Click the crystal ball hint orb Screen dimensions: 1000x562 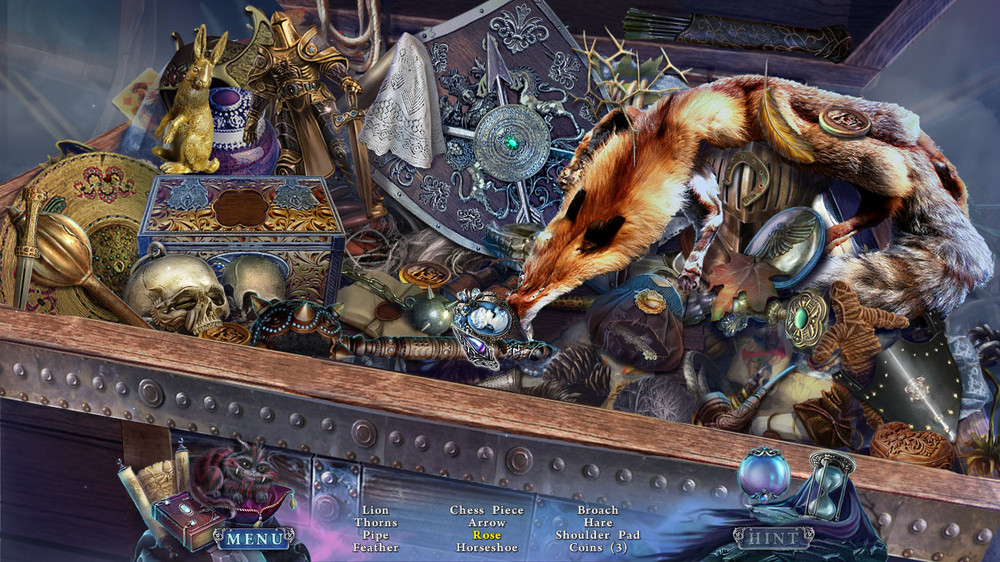tap(763, 473)
